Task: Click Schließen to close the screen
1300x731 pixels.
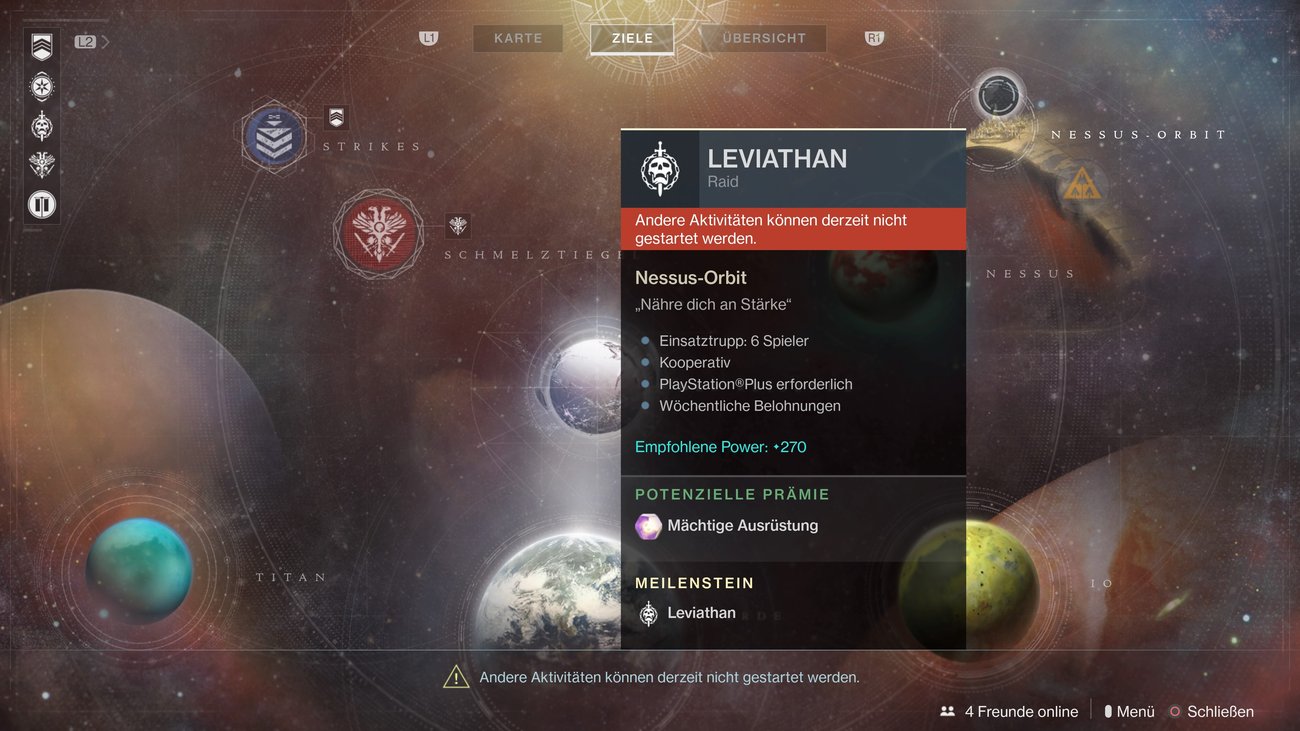Action: point(1220,711)
